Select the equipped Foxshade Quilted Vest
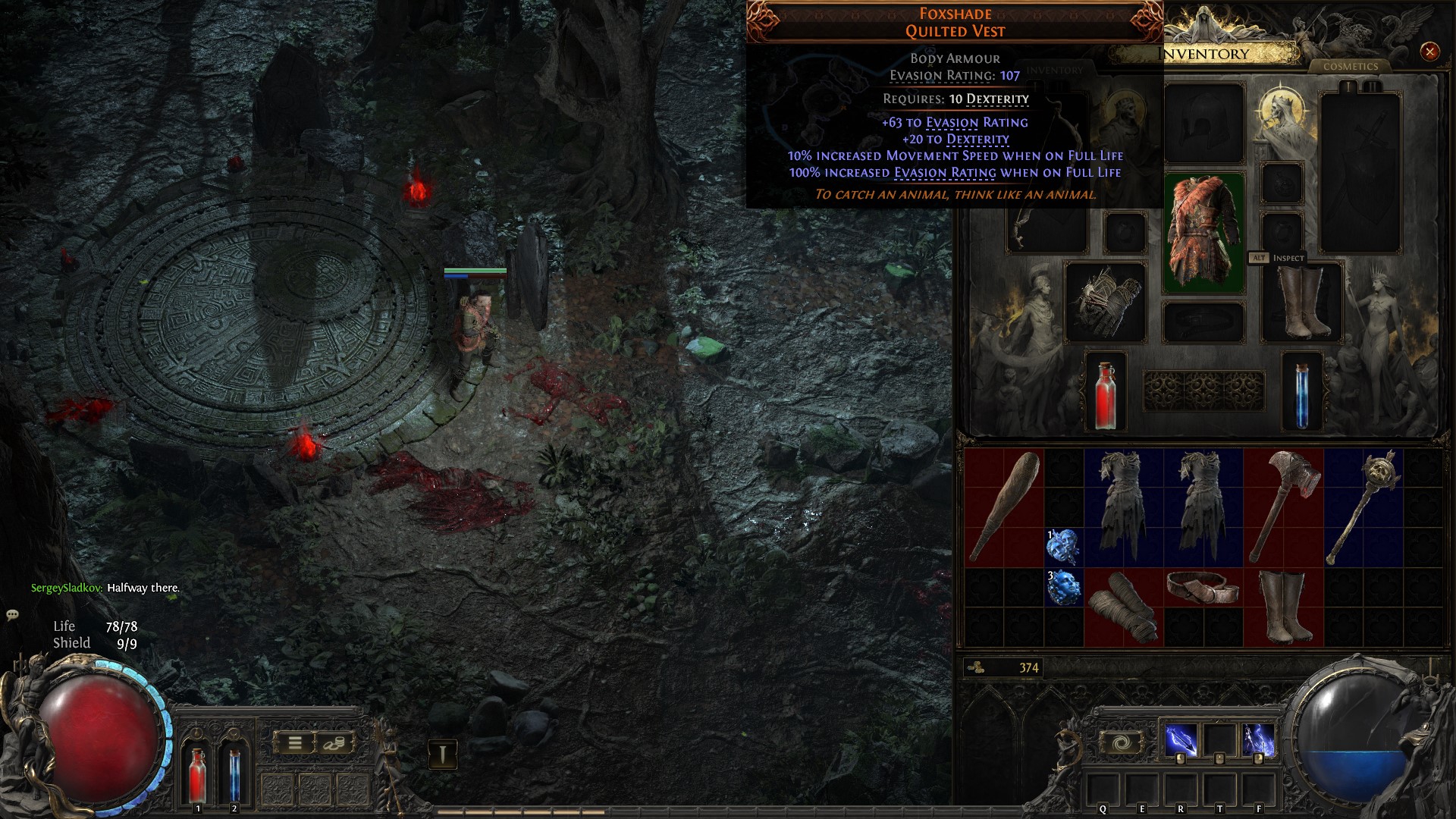This screenshot has width=1456, height=819. [1203, 233]
